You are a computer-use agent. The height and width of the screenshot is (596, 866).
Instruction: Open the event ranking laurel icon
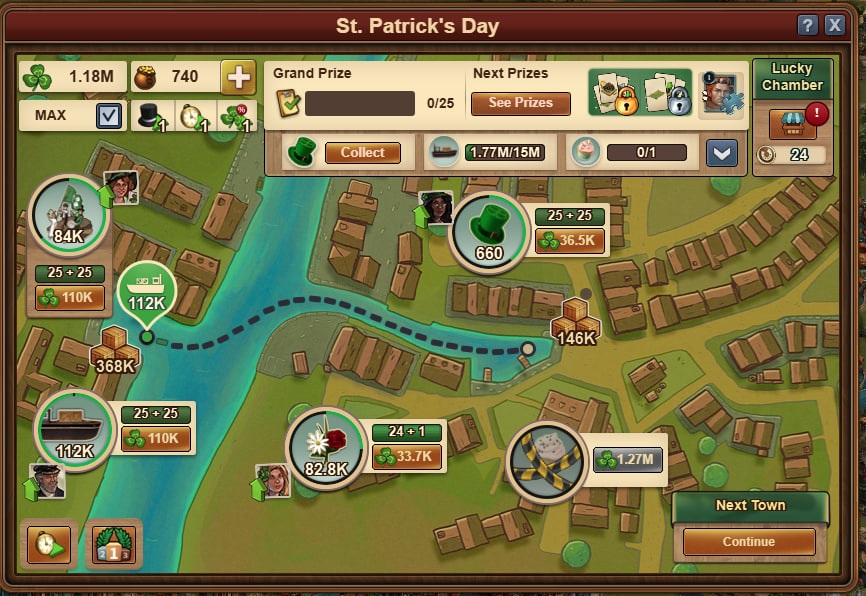click(x=114, y=543)
